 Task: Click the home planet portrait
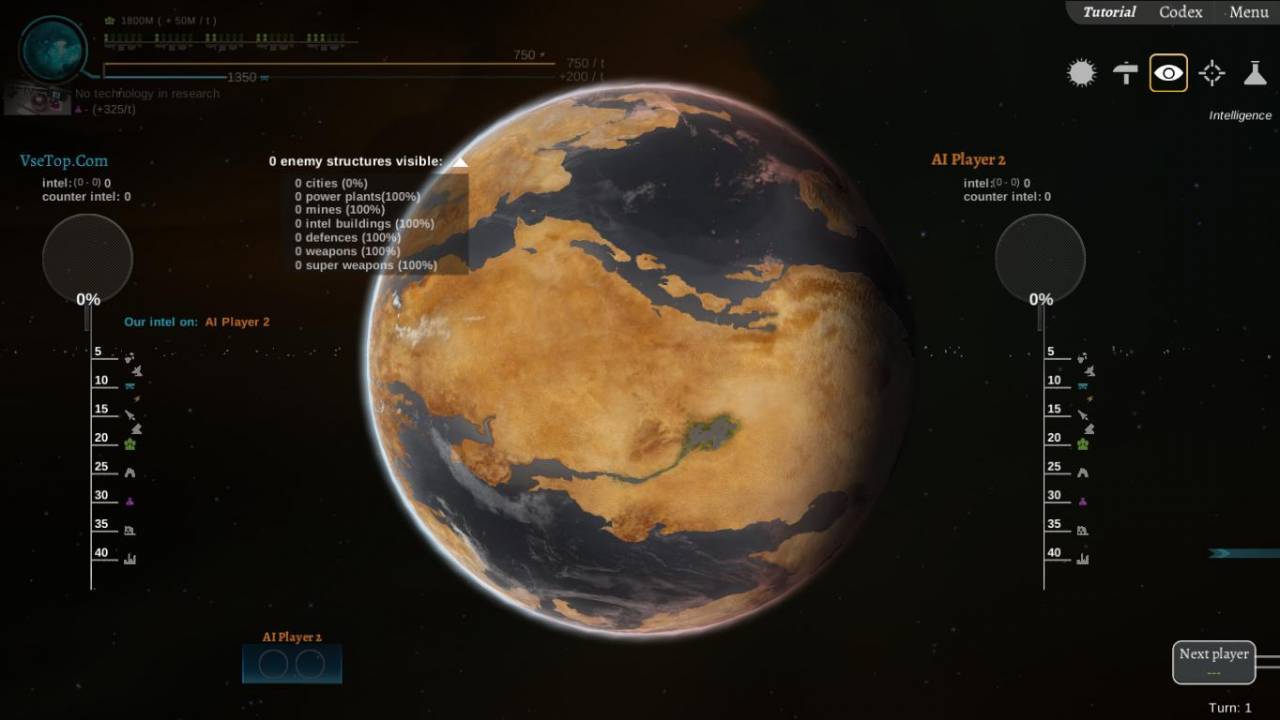point(53,48)
